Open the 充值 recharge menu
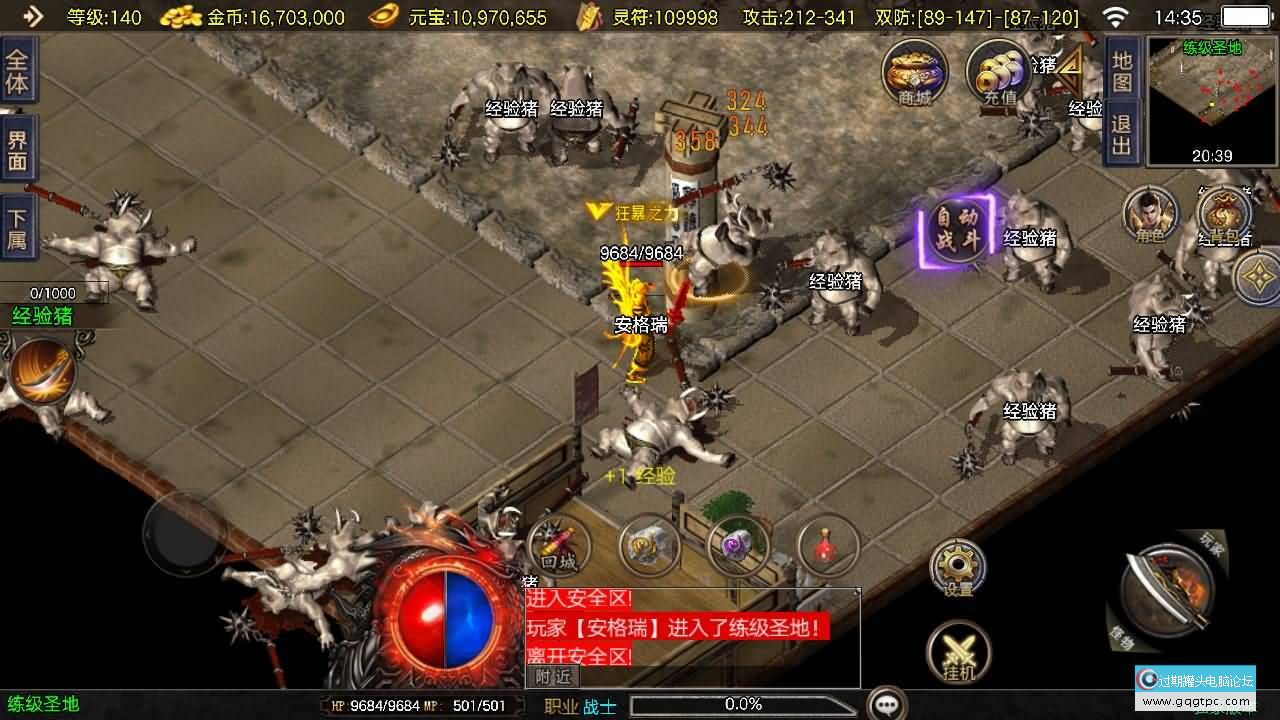This screenshot has height=720, width=1280. [x=999, y=72]
